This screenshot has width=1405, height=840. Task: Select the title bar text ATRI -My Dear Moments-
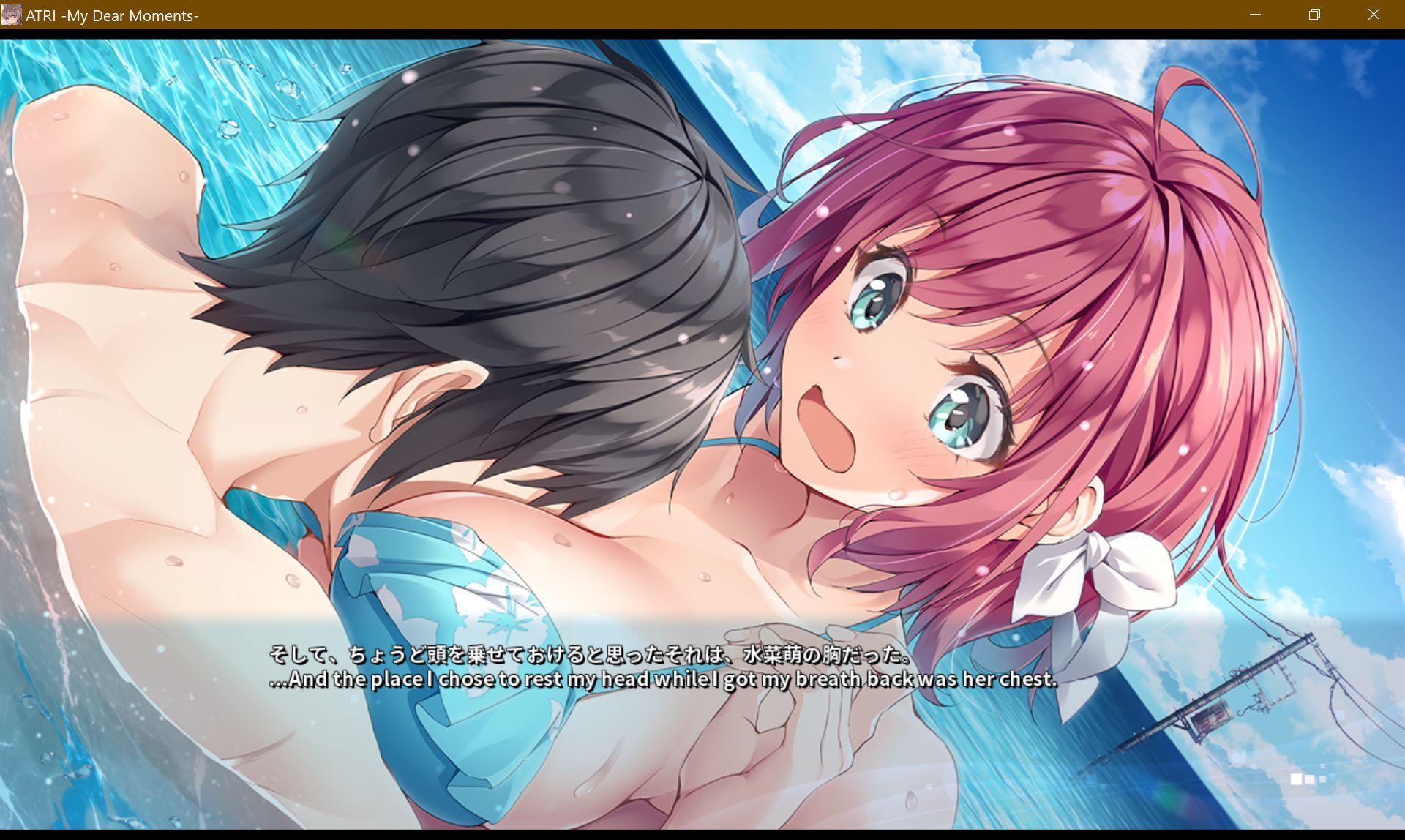tap(111, 15)
